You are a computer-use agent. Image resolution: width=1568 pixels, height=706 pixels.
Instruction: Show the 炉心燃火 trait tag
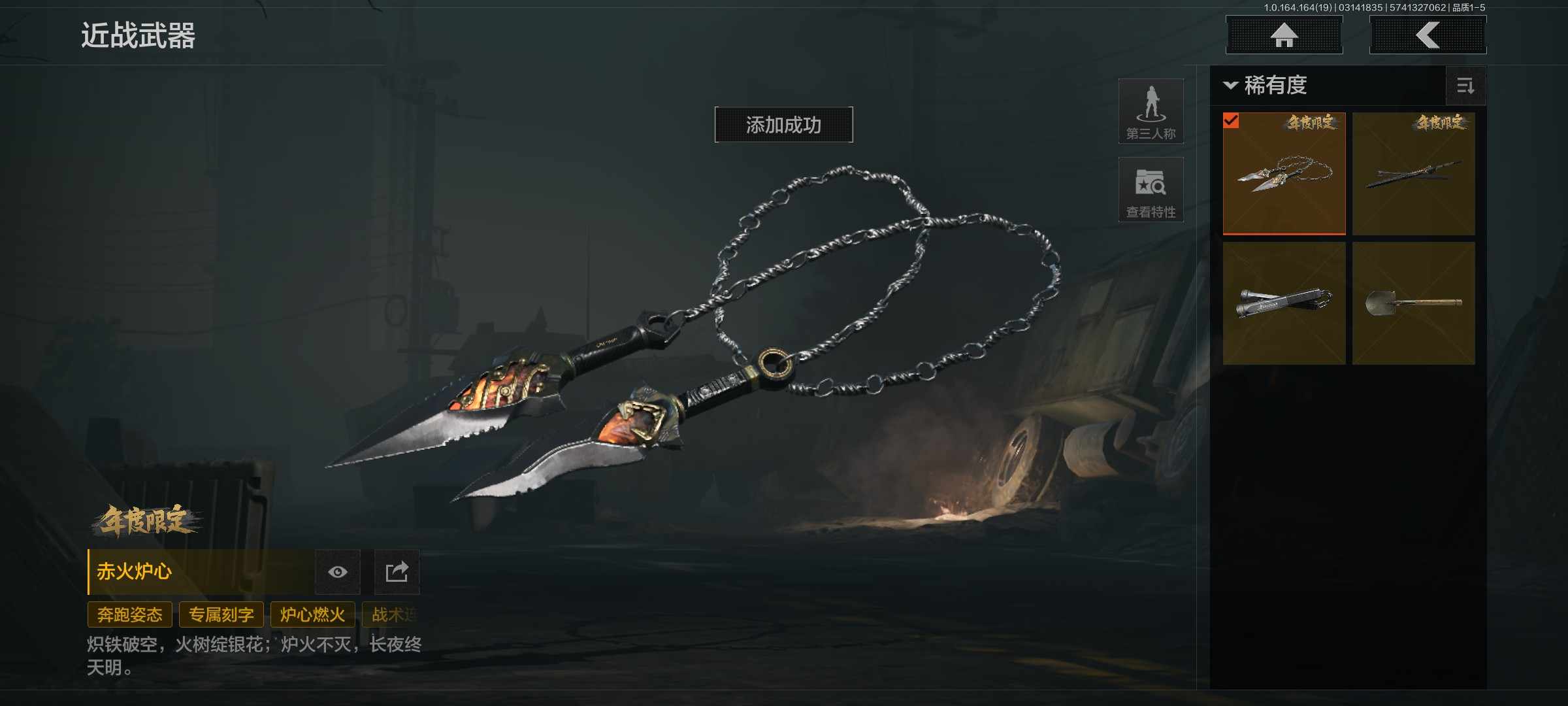pyautogui.click(x=312, y=614)
